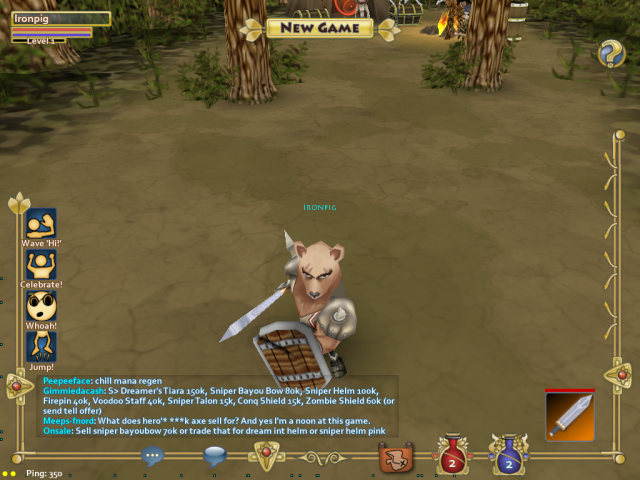Image resolution: width=640 pixels, height=480 pixels.
Task: Toggle the red gem emote panel handle
Action: pos(17,385)
